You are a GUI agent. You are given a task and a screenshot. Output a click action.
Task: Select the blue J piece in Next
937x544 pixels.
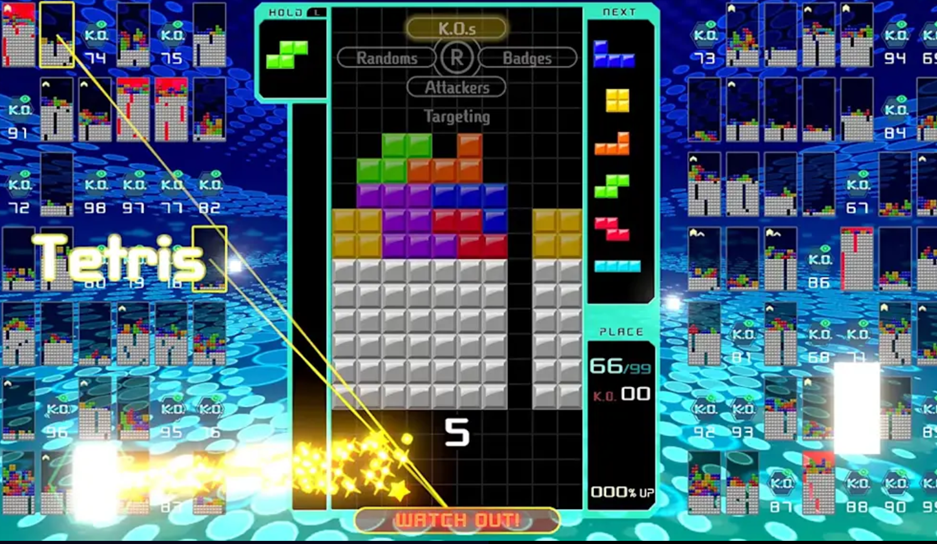pyautogui.click(x=613, y=54)
